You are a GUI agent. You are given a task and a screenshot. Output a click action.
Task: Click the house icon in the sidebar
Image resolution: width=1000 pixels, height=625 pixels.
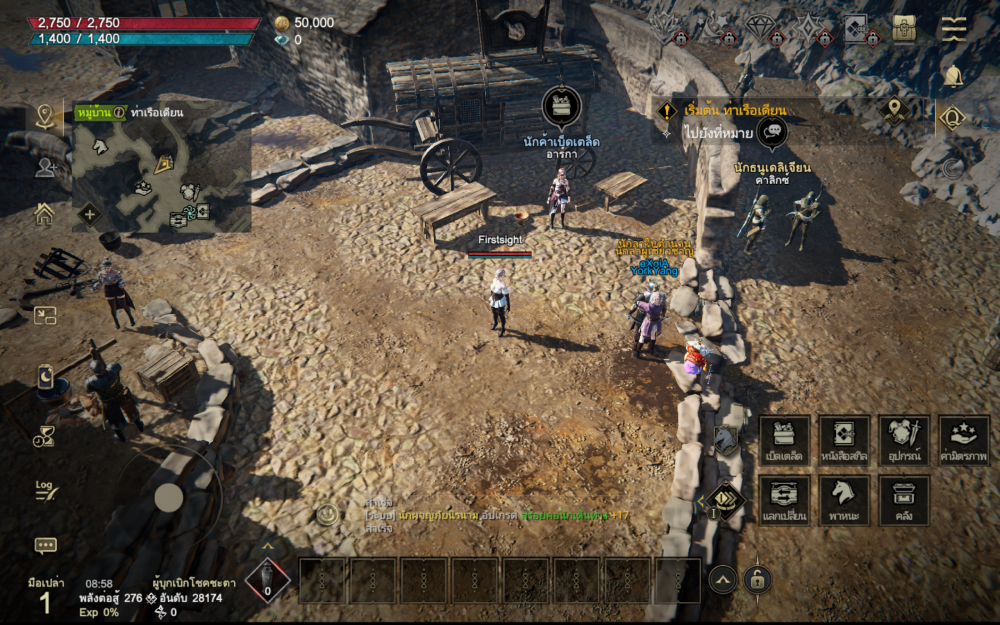pos(44,213)
